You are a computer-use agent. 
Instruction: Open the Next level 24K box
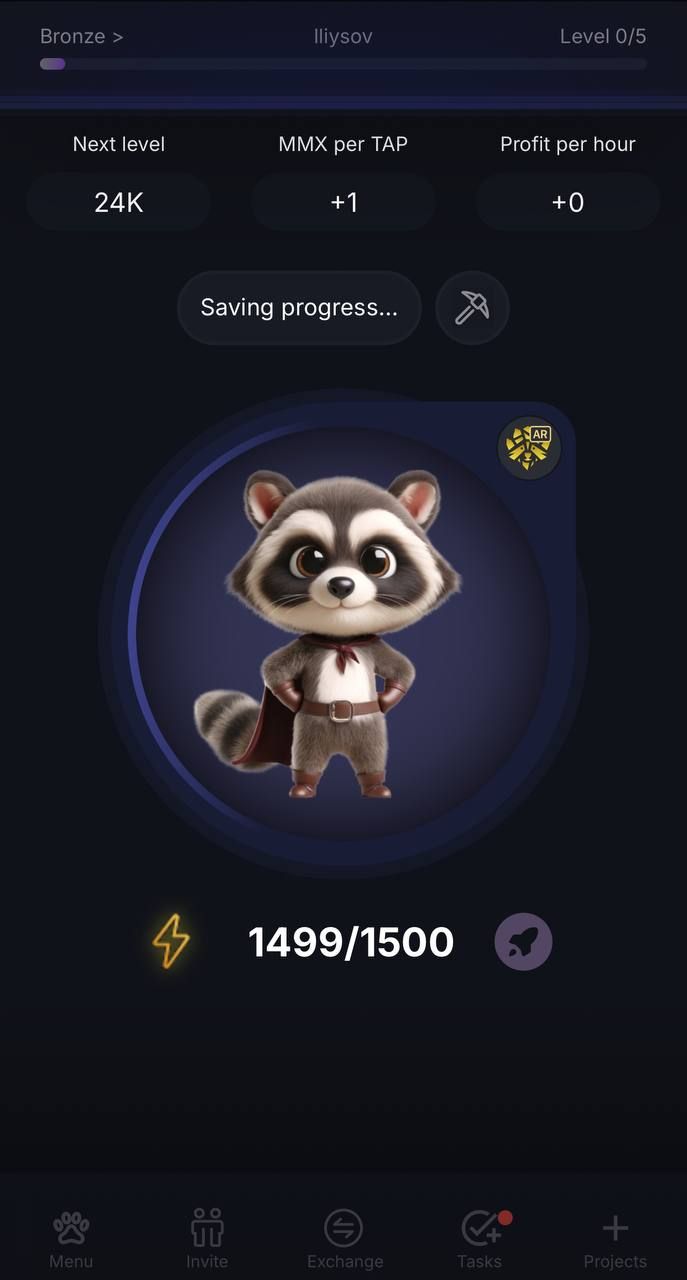pyautogui.click(x=118, y=202)
